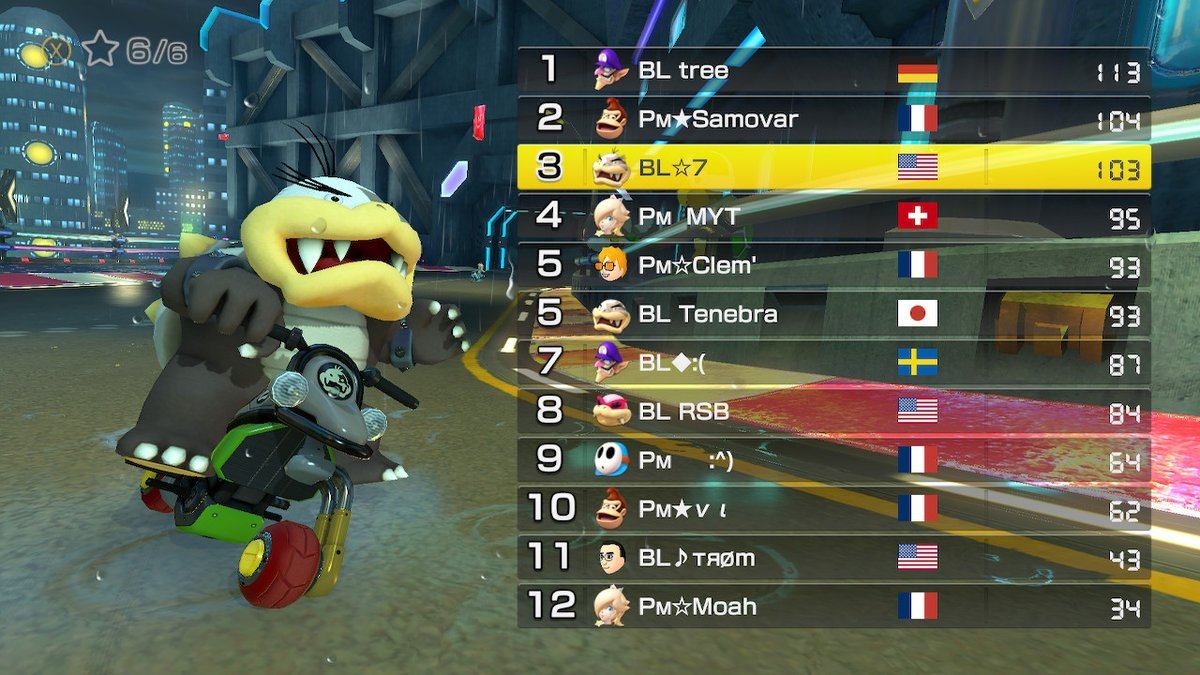The height and width of the screenshot is (675, 1200).
Task: Click the highlighted BL☆7 row
Action: pos(833,167)
